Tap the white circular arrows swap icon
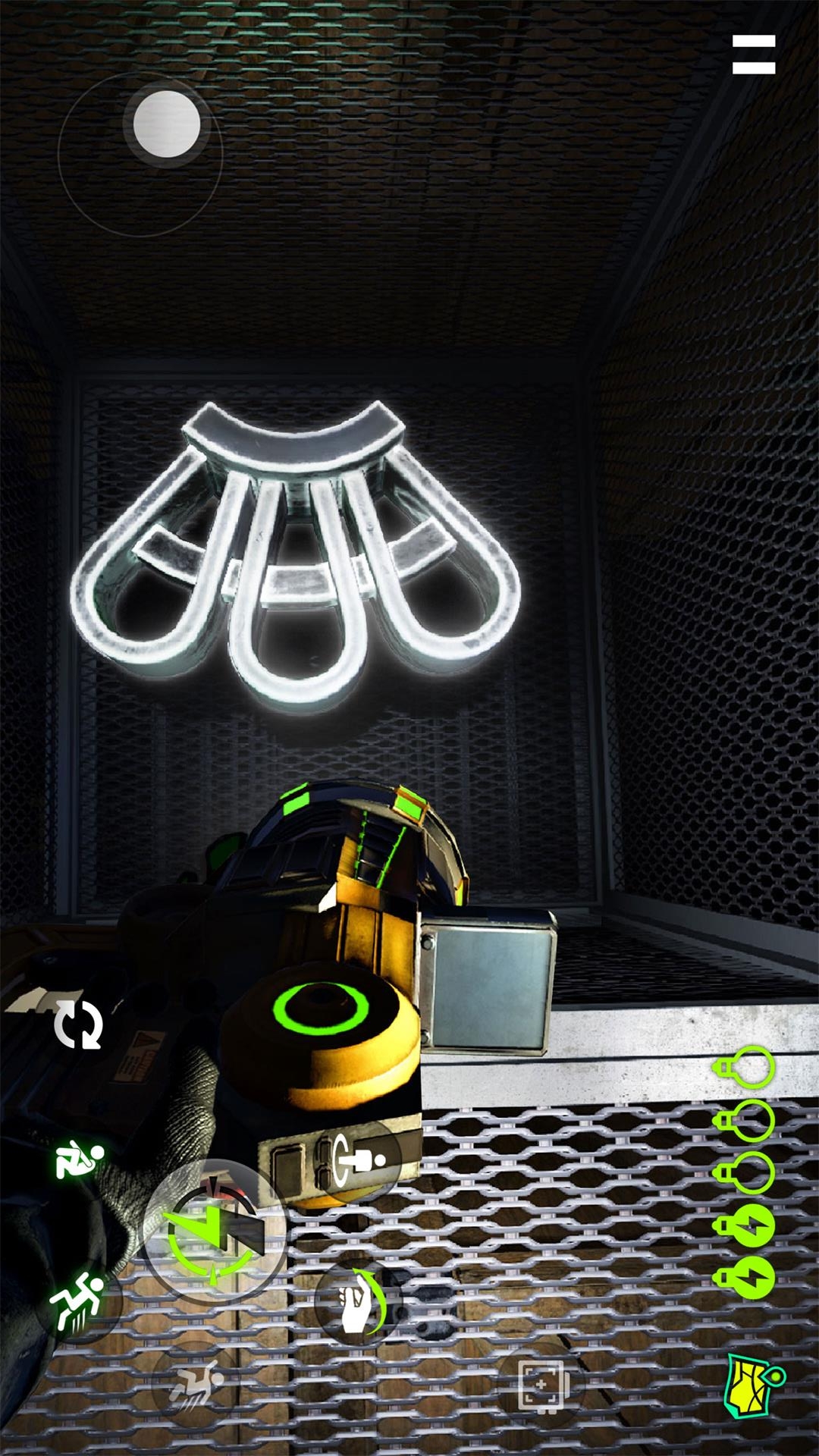This screenshot has width=819, height=1456. (78, 1024)
